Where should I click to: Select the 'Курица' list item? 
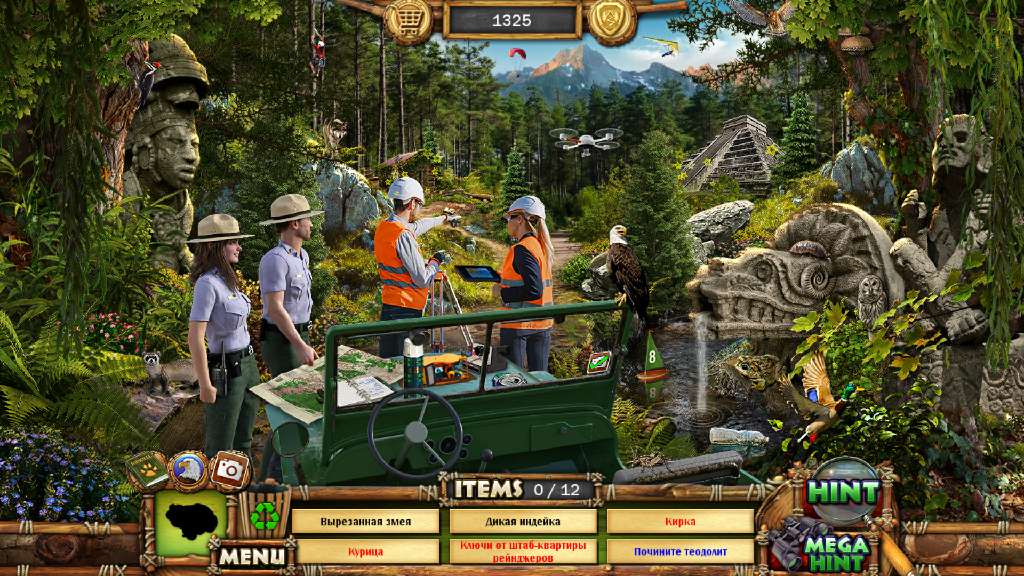[x=365, y=551]
